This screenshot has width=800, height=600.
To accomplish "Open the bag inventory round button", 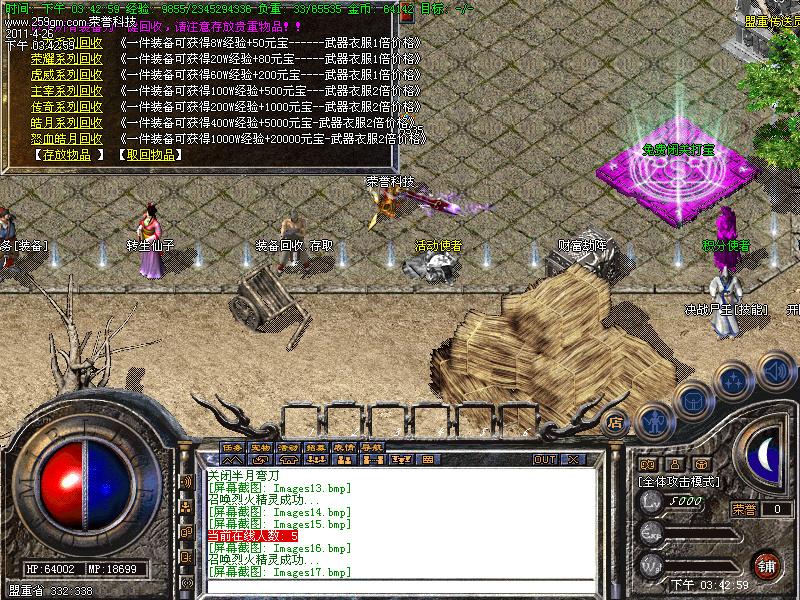I will (x=695, y=400).
